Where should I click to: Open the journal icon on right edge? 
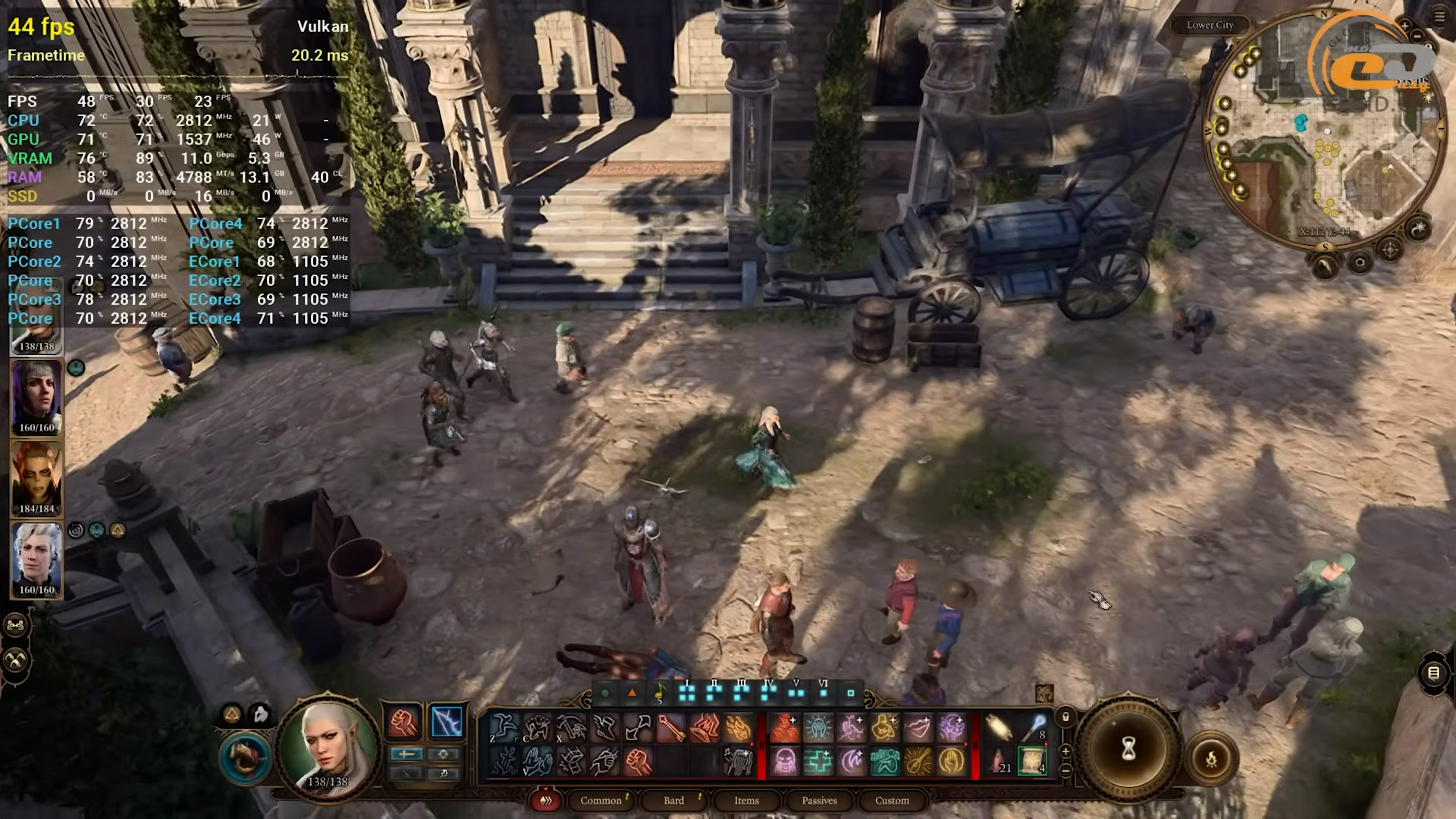coord(1433,673)
